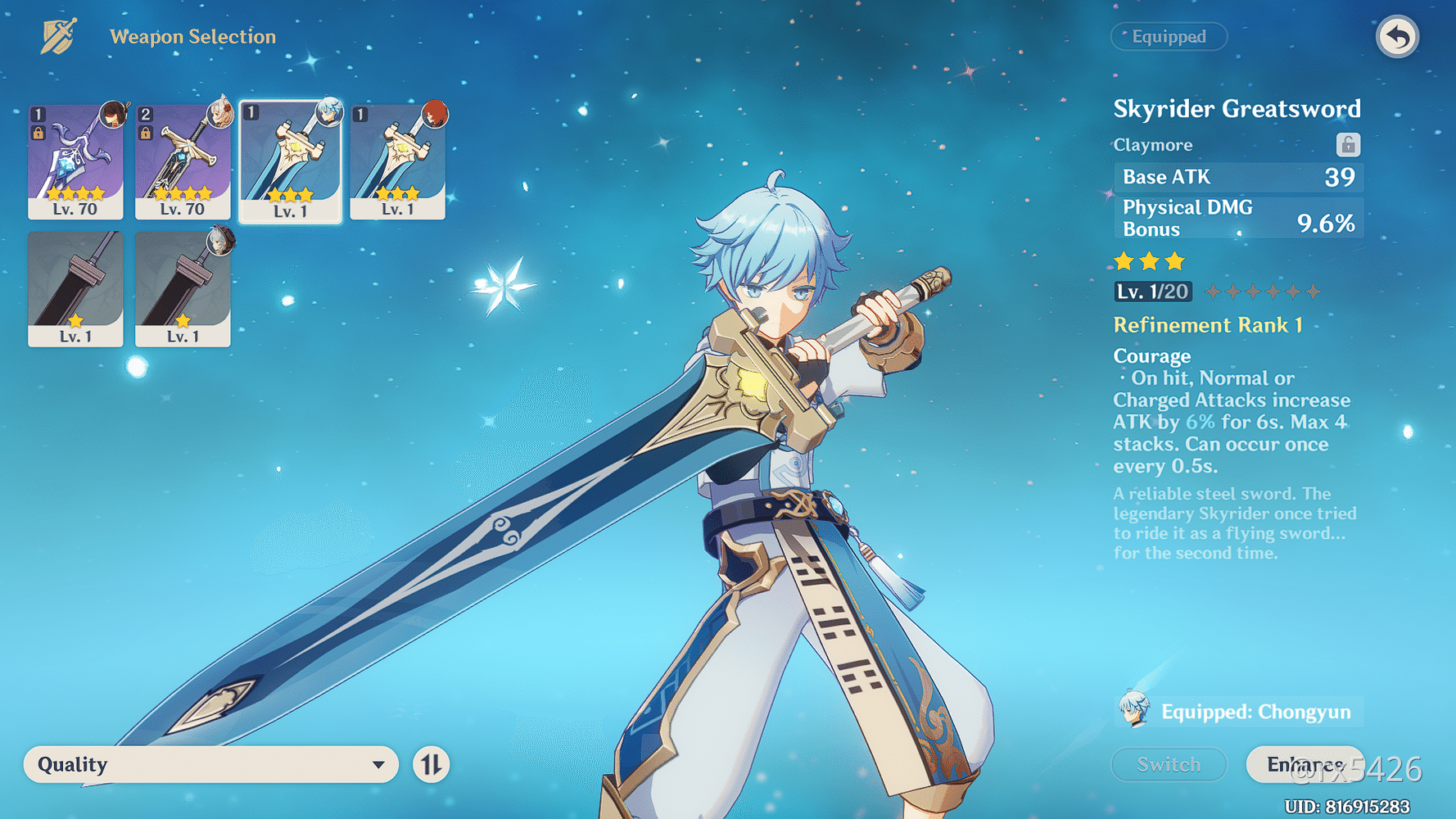
Task: Click the sort order arrows icon beside Quality
Action: 429,764
